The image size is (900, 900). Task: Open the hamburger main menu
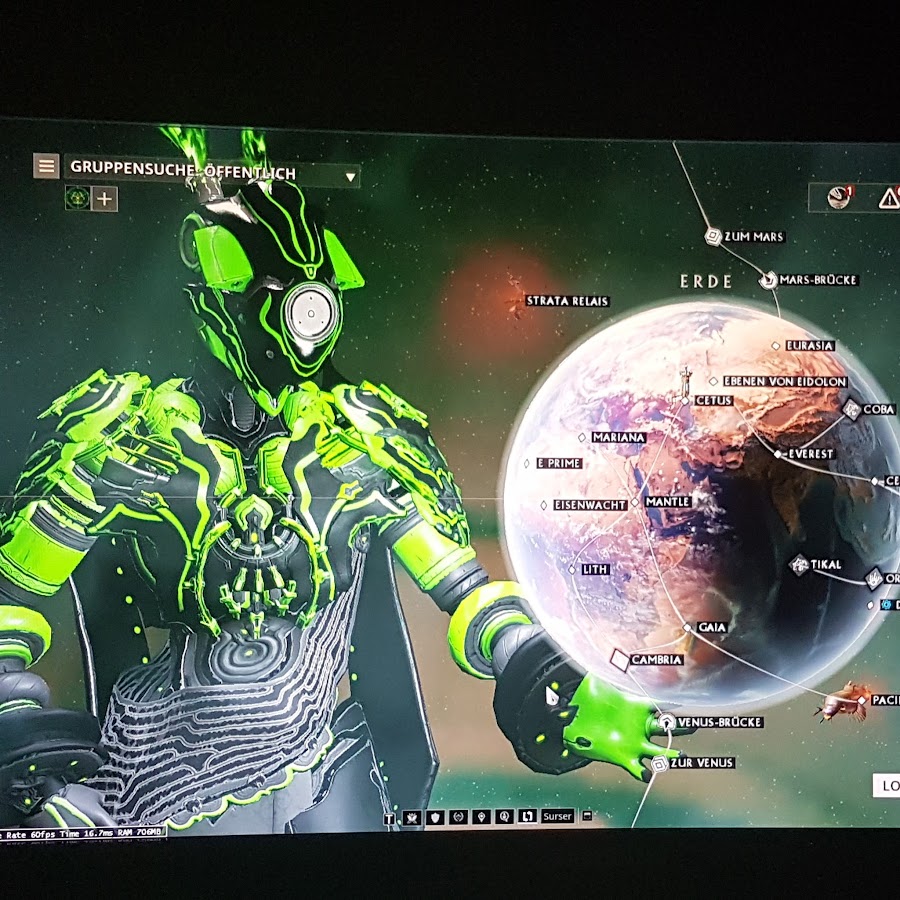pyautogui.click(x=46, y=166)
